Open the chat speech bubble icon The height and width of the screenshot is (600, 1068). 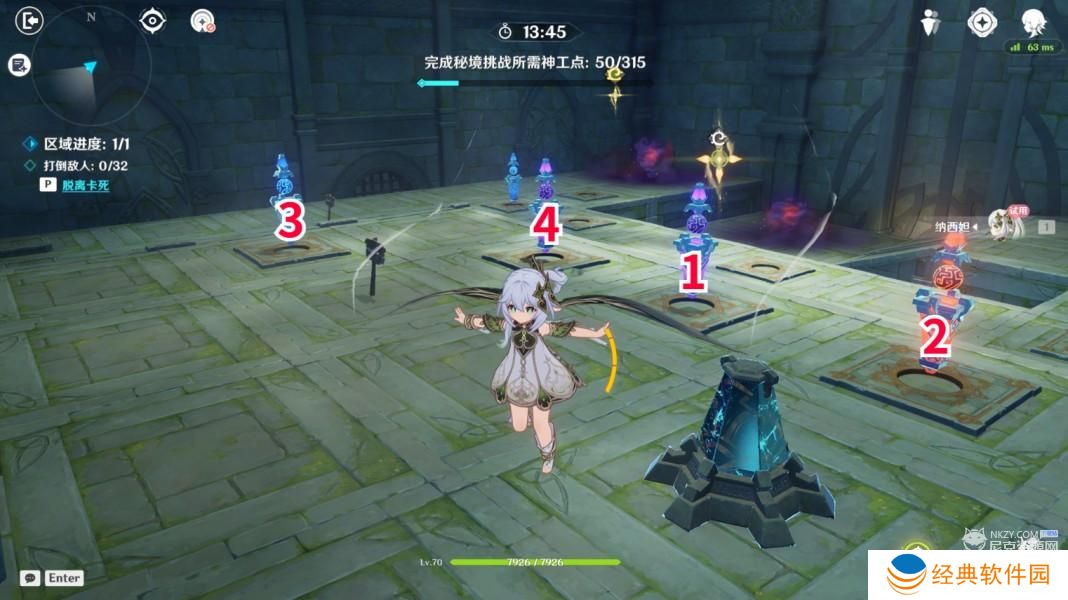click(30, 578)
